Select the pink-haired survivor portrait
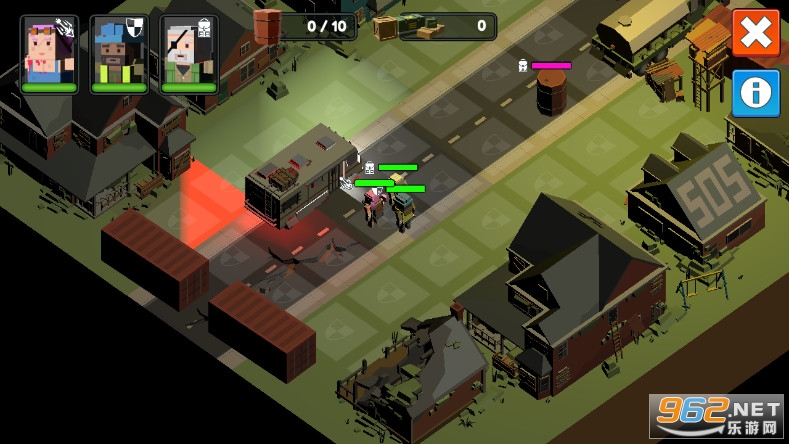The image size is (789, 444). [49, 52]
